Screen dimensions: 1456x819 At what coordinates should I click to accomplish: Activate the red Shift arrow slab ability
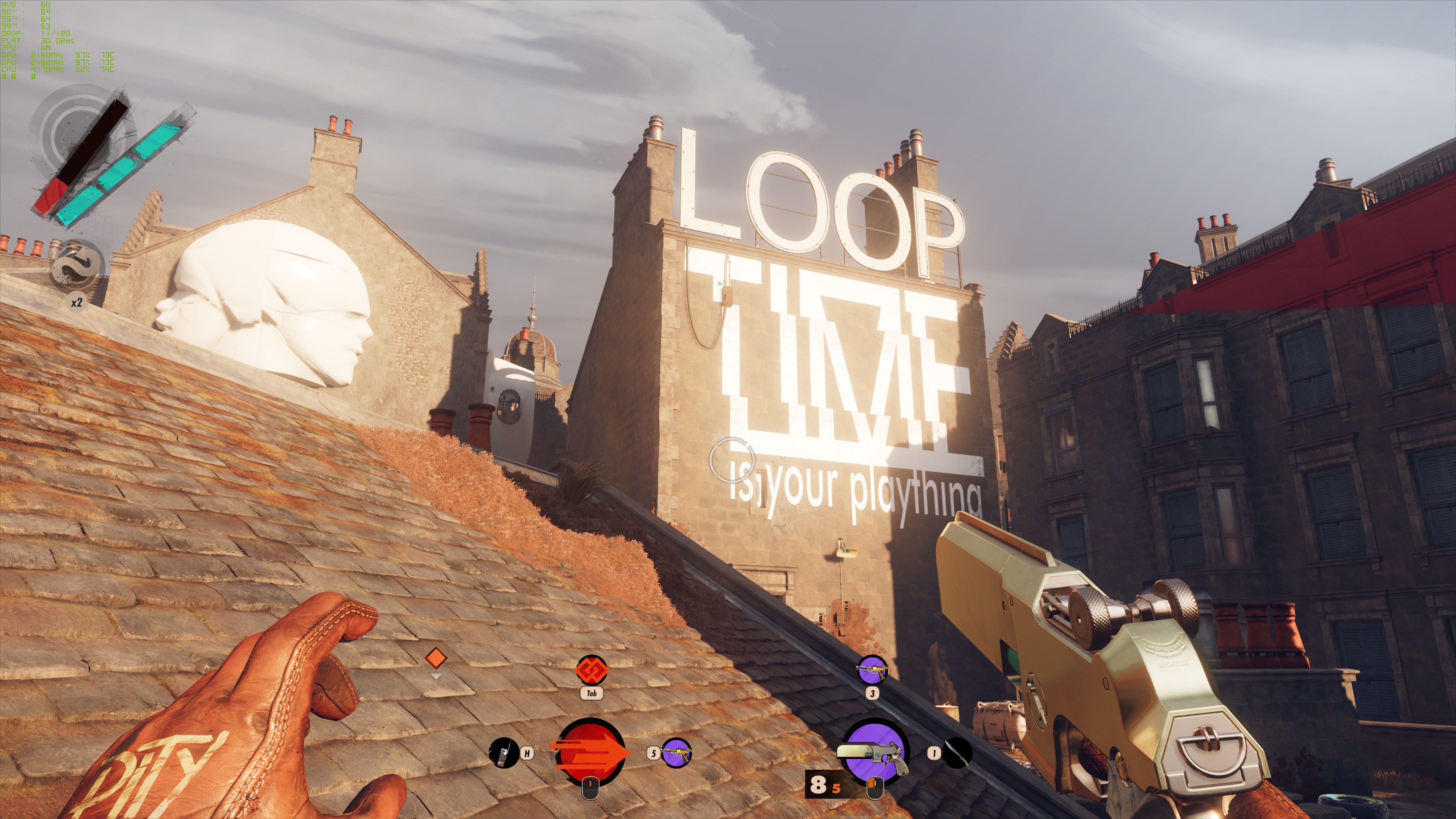[591, 752]
